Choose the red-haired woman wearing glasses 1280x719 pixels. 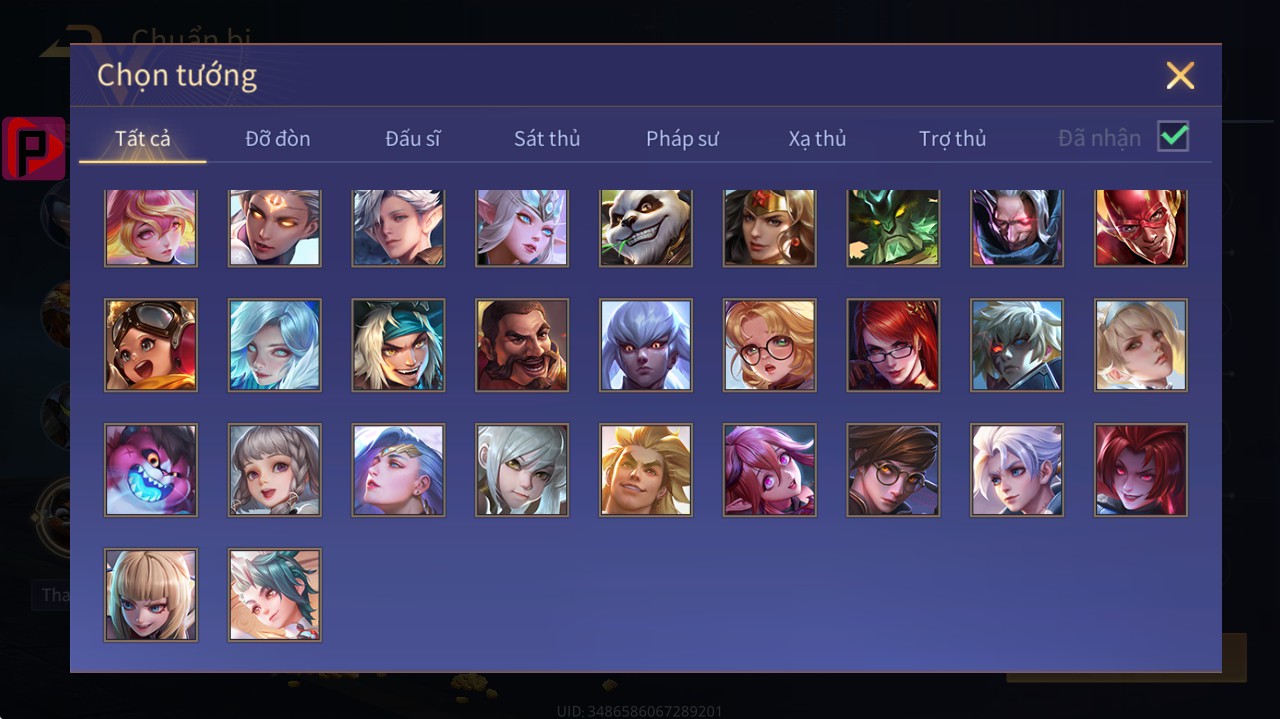pos(893,345)
